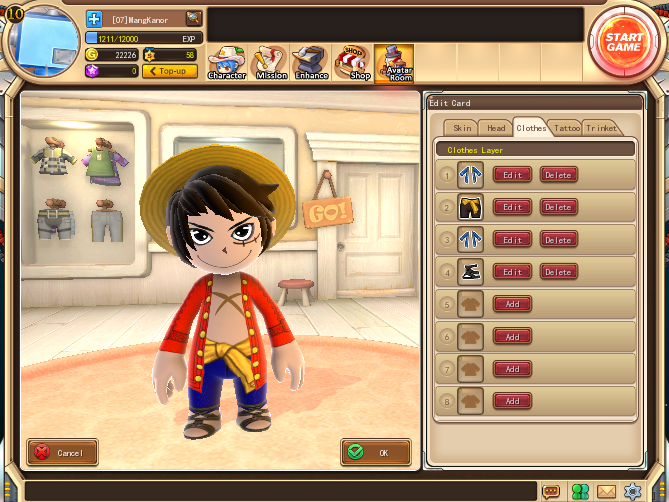Delete the black shoes clothes layer
The width and height of the screenshot is (669, 502).
(x=558, y=272)
